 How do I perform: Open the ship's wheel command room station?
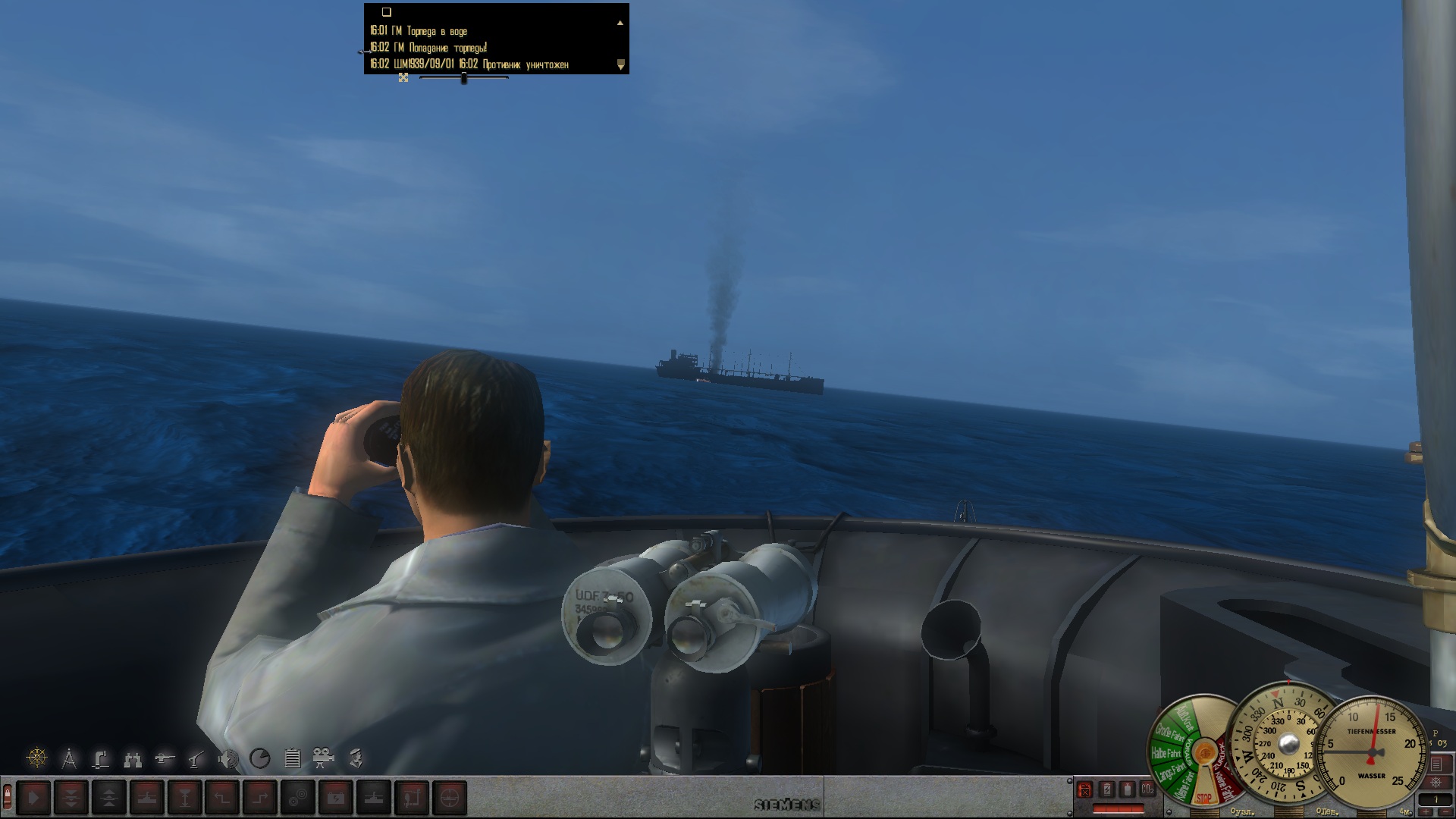[37, 758]
